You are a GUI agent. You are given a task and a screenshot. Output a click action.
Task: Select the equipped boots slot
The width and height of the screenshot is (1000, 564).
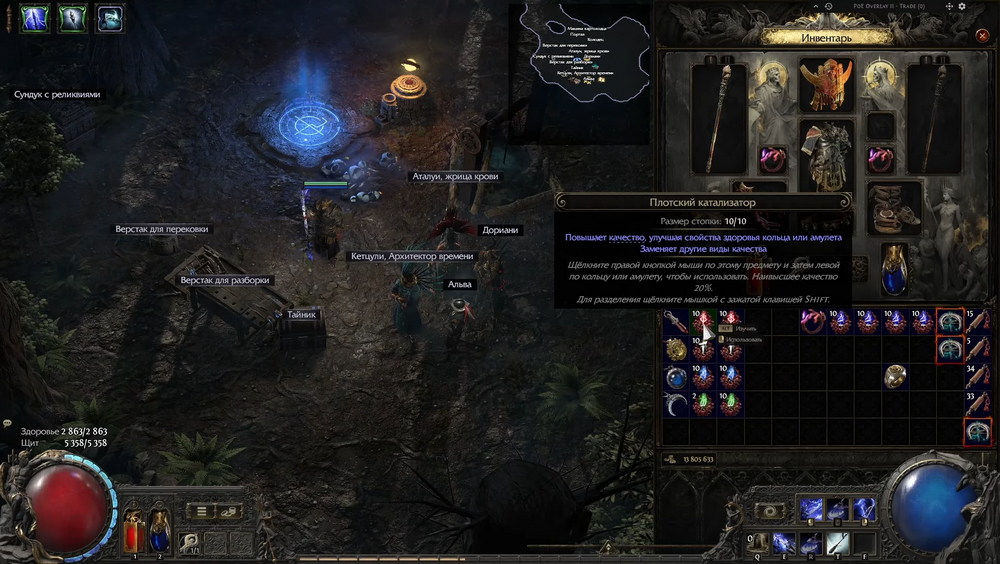893,207
